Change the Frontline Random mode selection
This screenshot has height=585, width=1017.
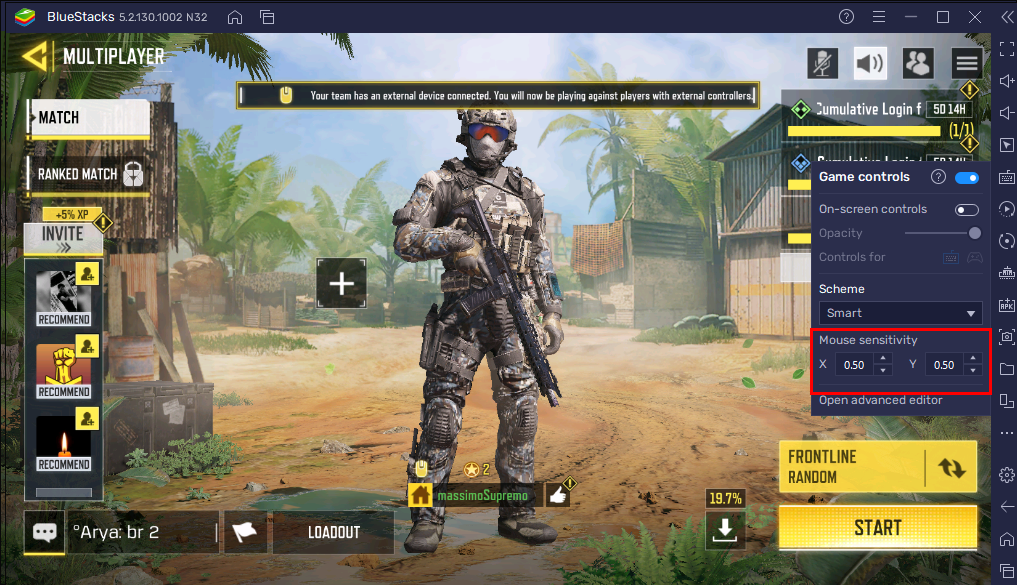(x=950, y=467)
